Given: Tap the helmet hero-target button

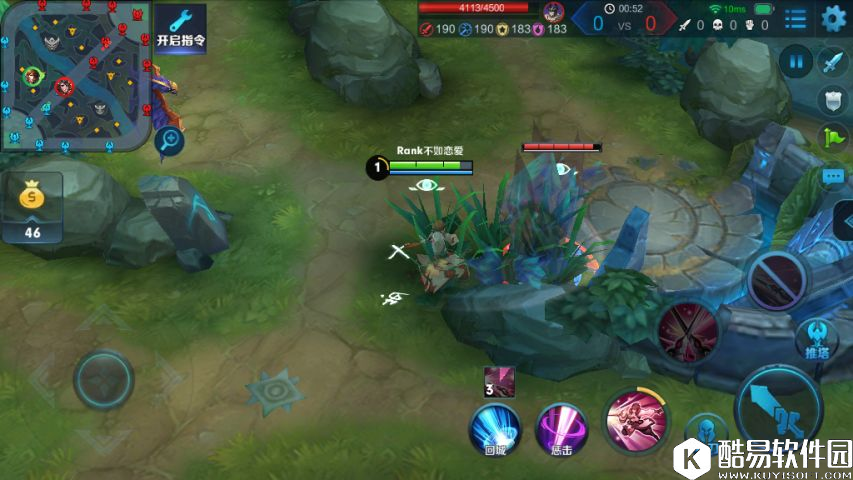Looking at the screenshot, I should (x=709, y=433).
